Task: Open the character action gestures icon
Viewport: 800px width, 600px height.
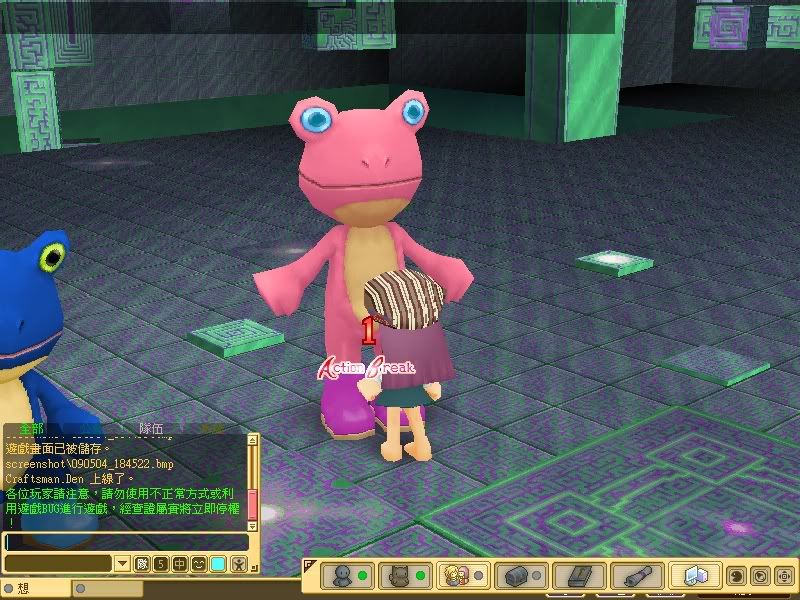Action: 238,564
